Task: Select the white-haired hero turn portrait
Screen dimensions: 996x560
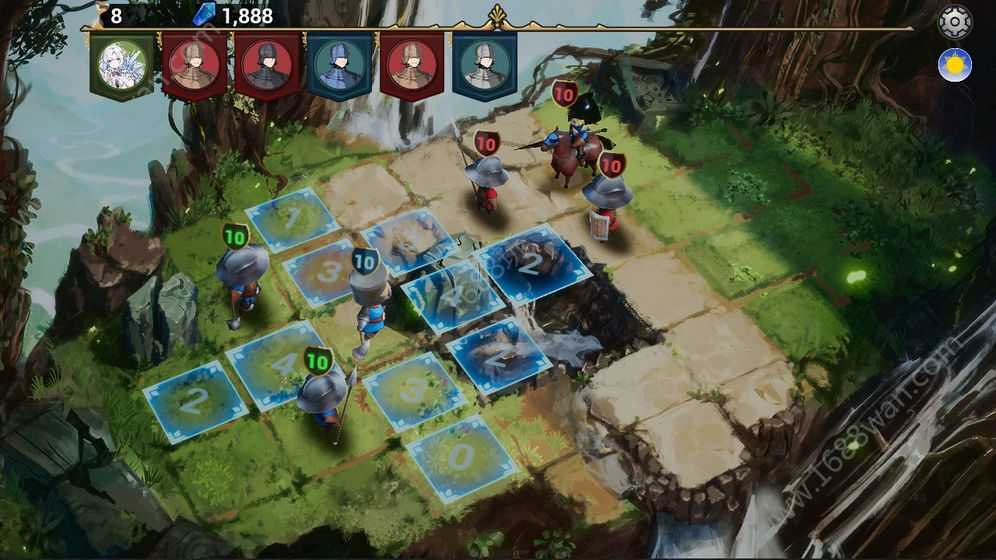Action: click(122, 65)
